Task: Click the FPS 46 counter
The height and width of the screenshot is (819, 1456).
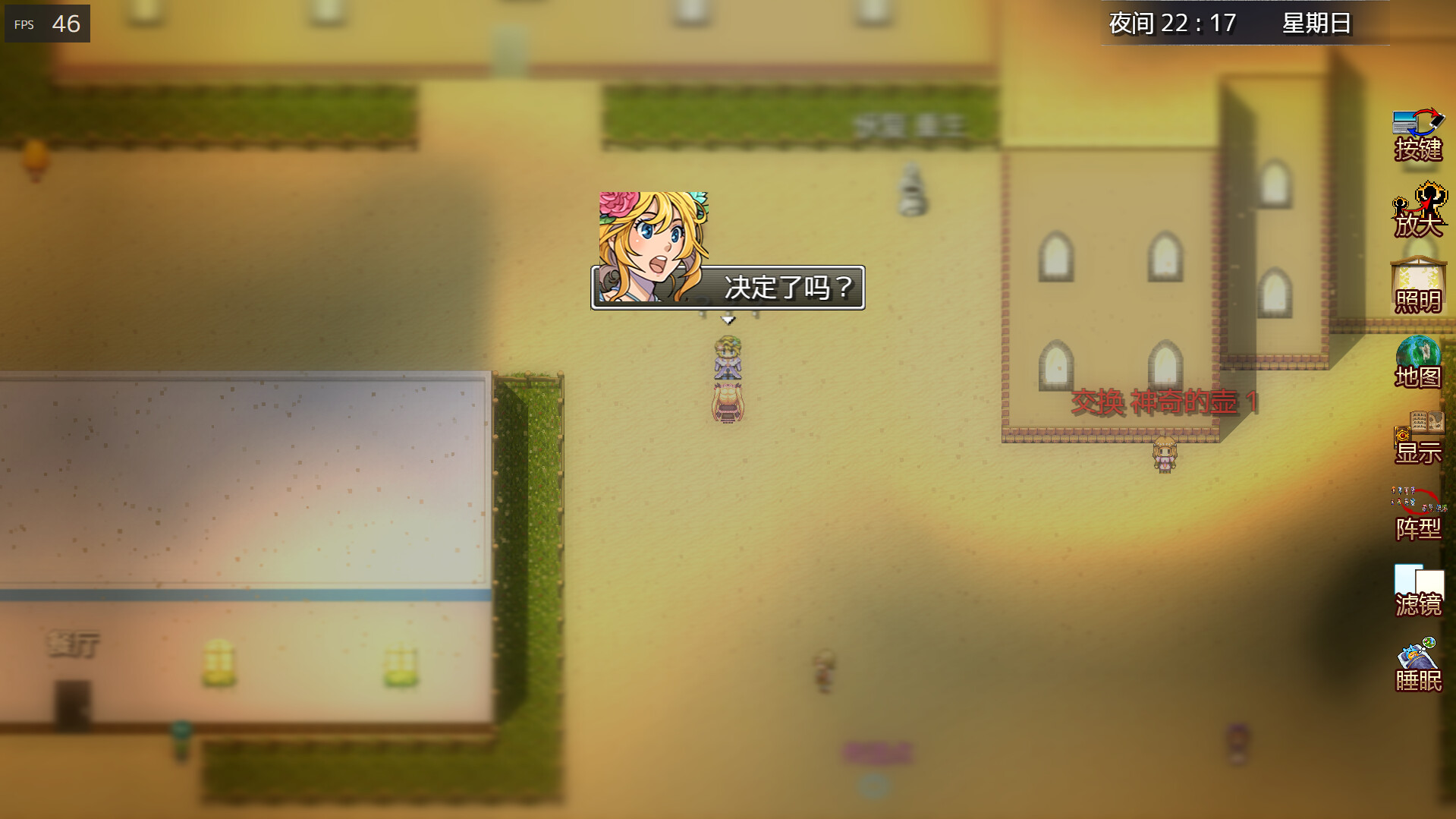Action: pos(47,24)
